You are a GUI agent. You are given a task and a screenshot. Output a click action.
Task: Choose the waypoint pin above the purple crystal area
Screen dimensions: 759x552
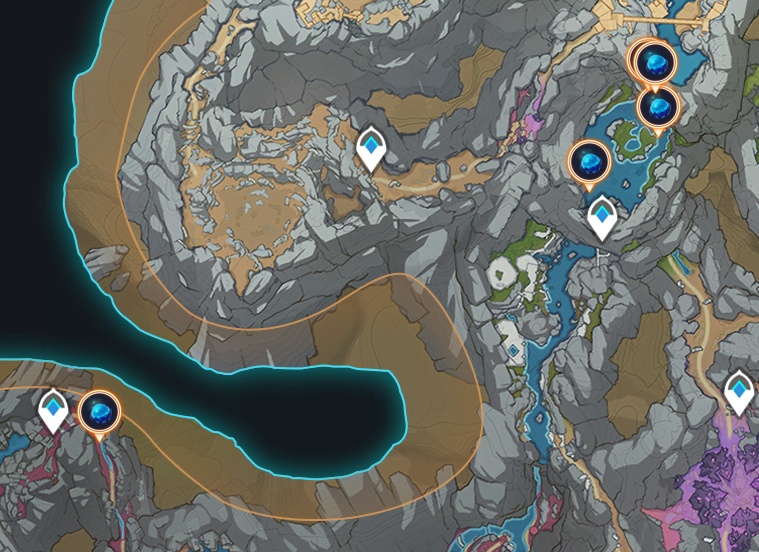coord(739,390)
